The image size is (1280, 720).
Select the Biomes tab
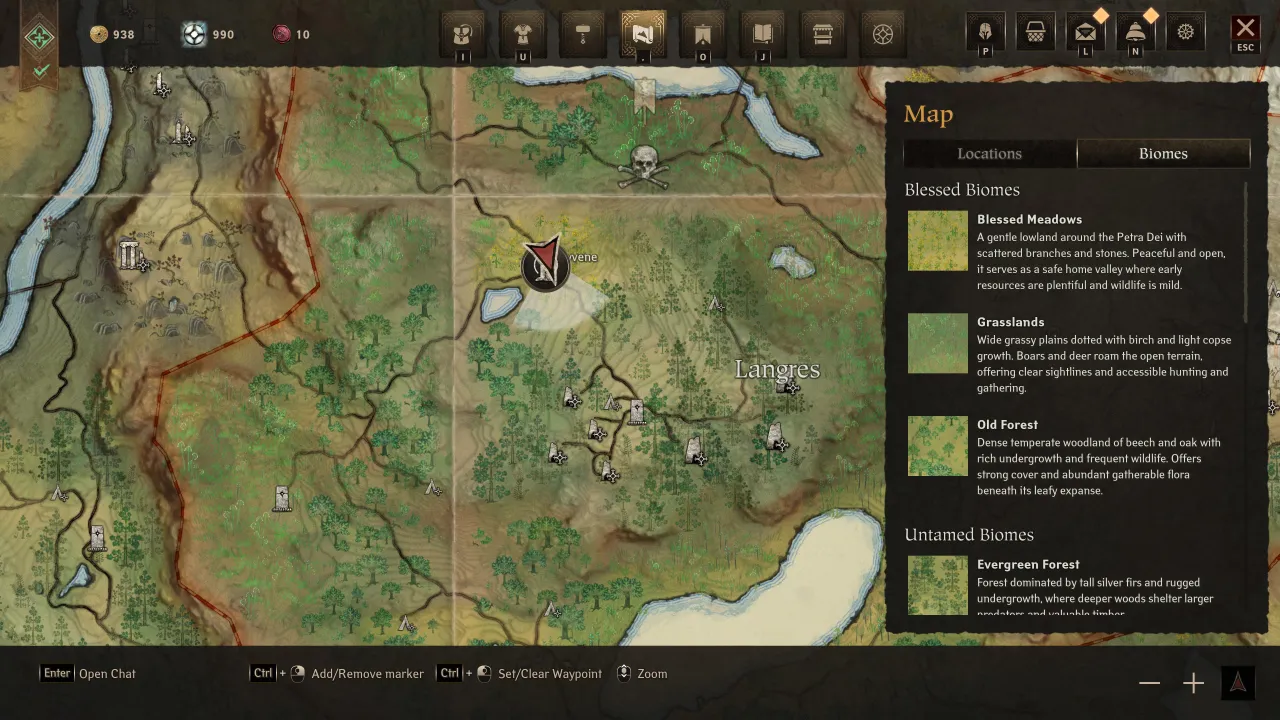click(x=1163, y=153)
